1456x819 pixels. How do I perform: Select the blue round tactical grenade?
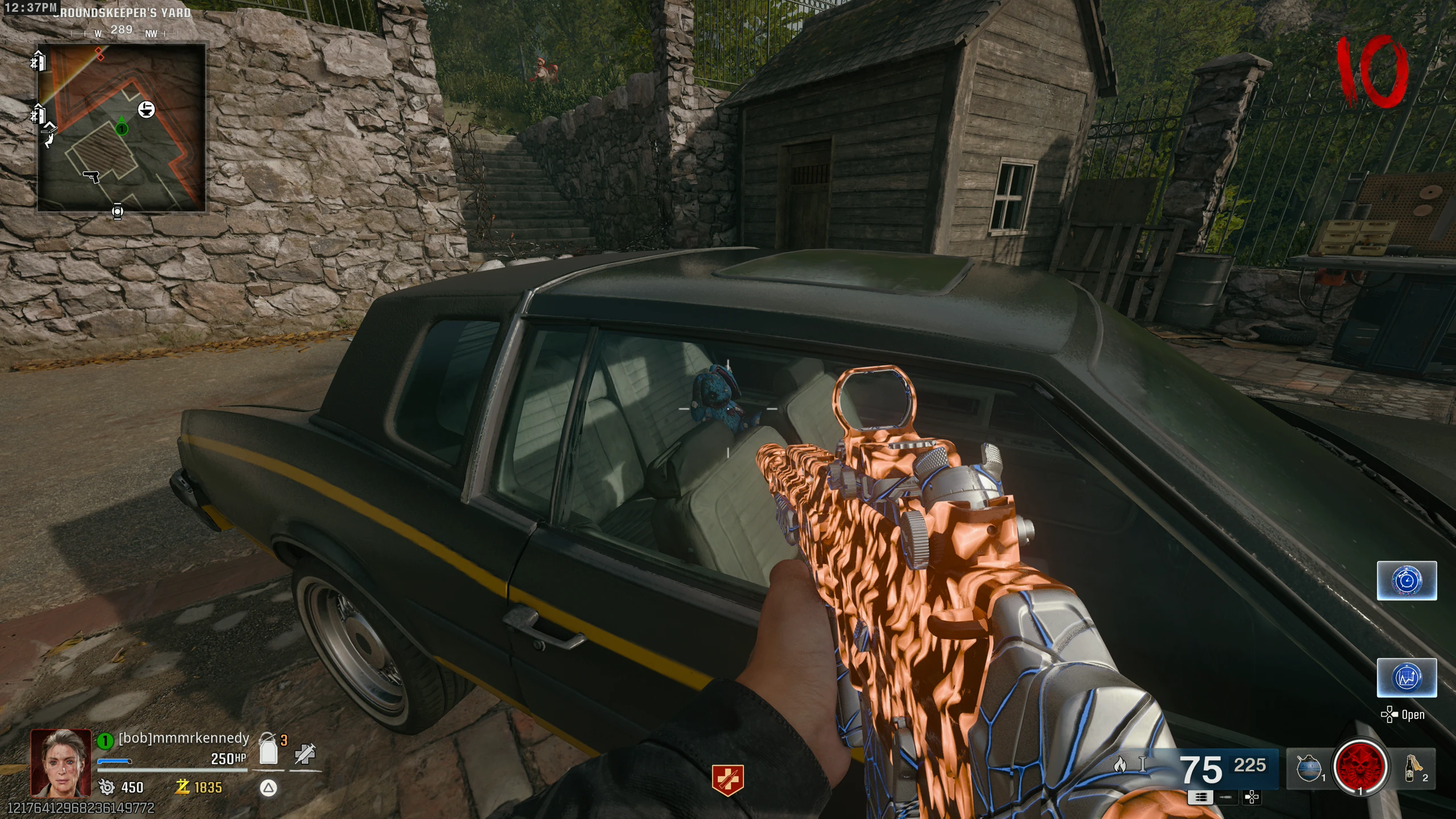coord(1308,769)
